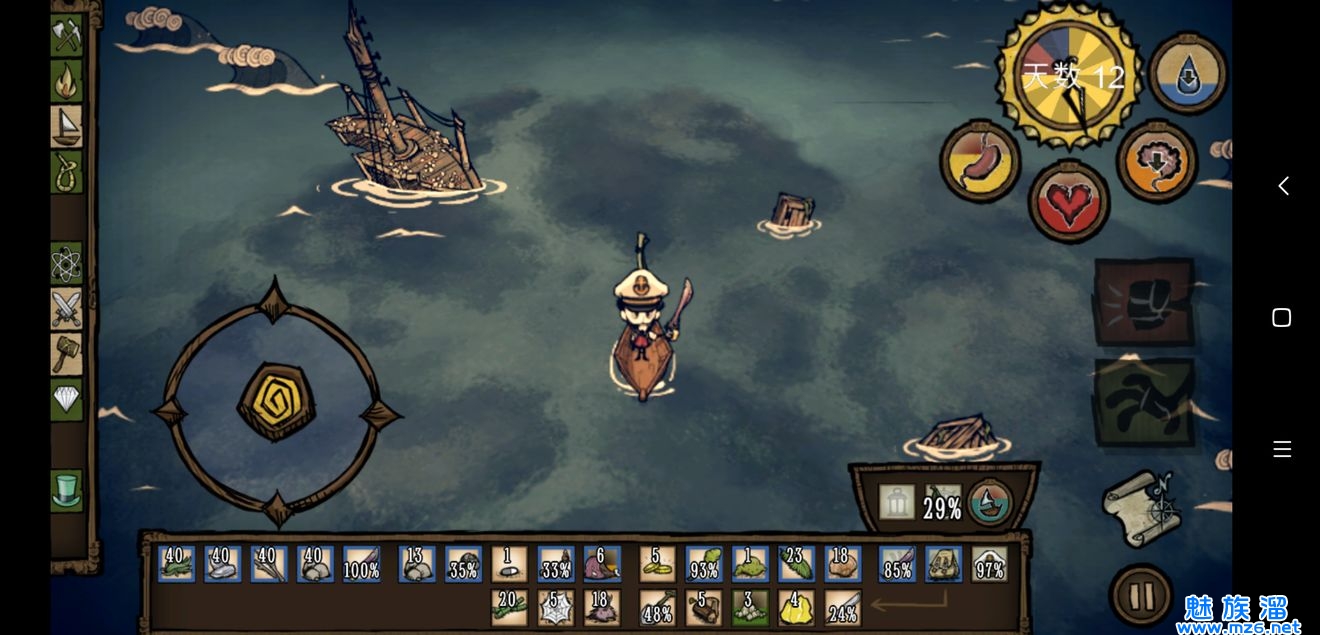Open the rope trap Survival crafting tab
1320x635 pixels.
point(66,171)
